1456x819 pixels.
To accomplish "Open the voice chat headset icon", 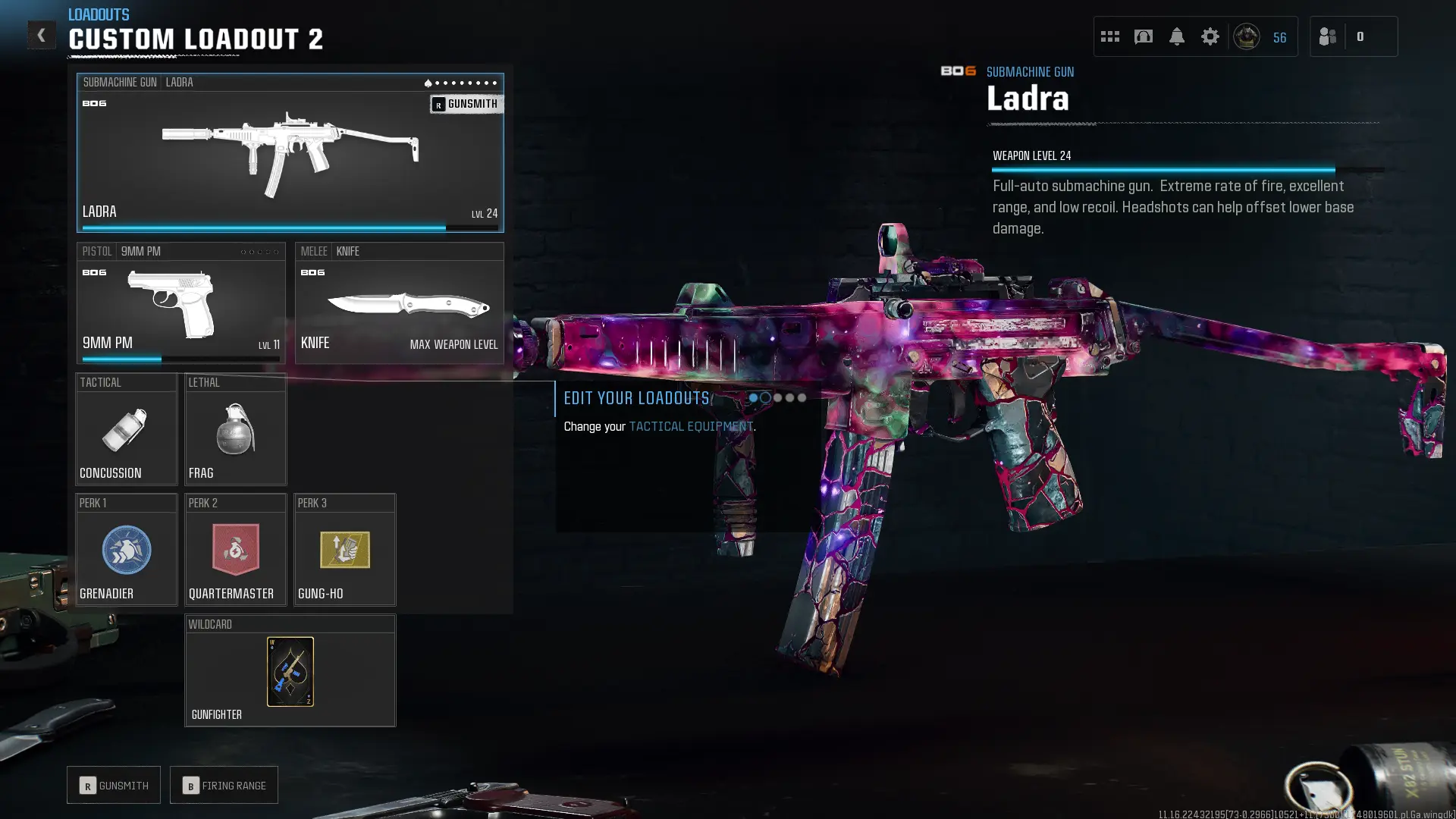I will click(1143, 36).
